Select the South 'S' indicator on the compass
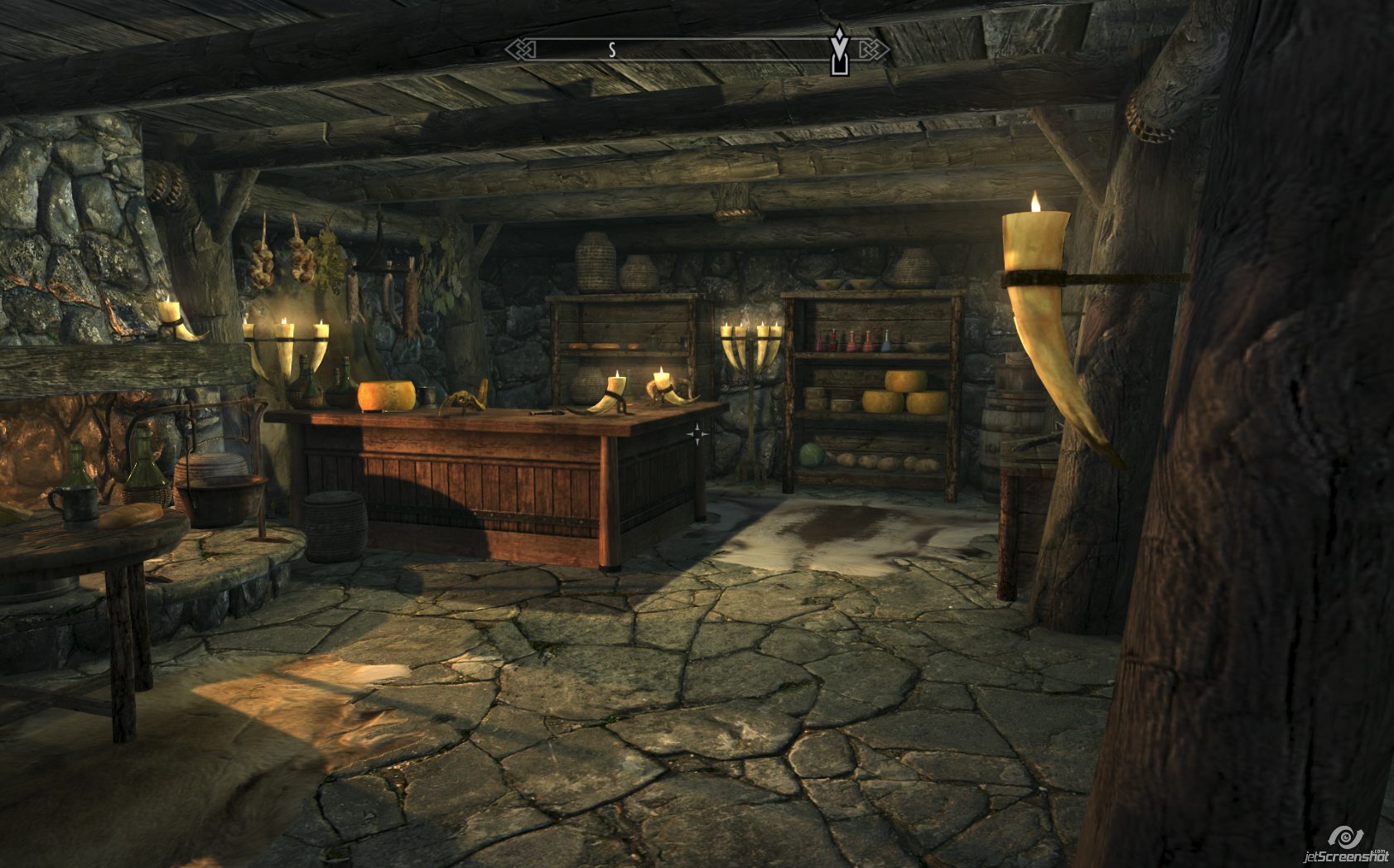The width and height of the screenshot is (1394, 868). click(611, 50)
